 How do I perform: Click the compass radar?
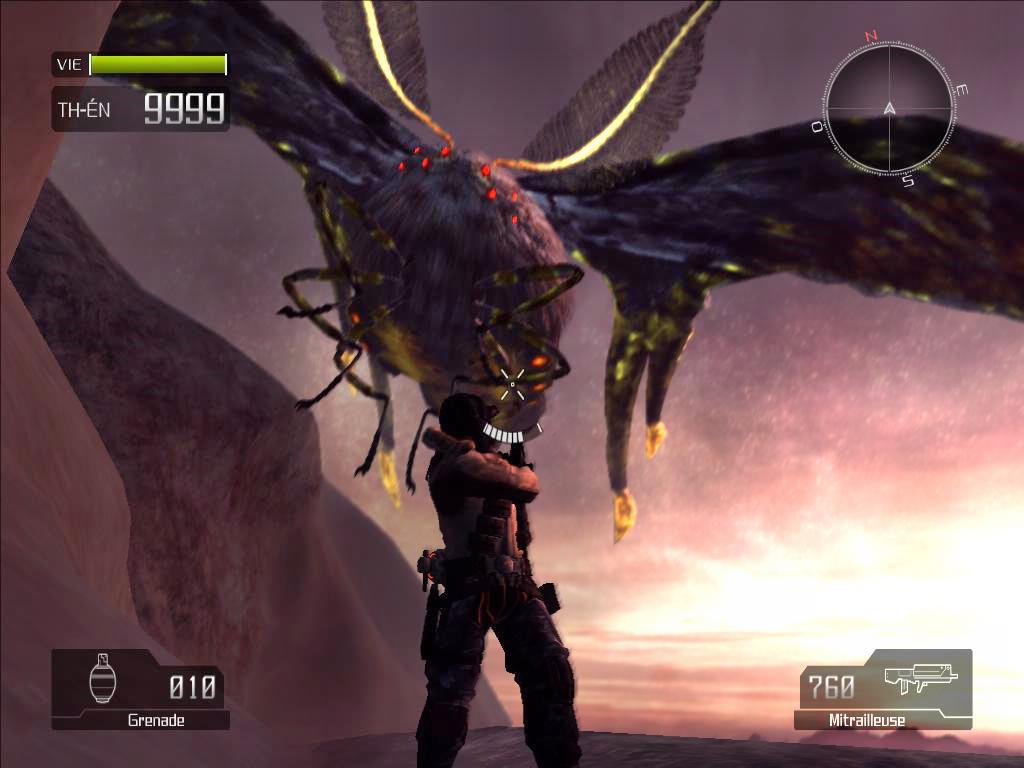[x=889, y=106]
